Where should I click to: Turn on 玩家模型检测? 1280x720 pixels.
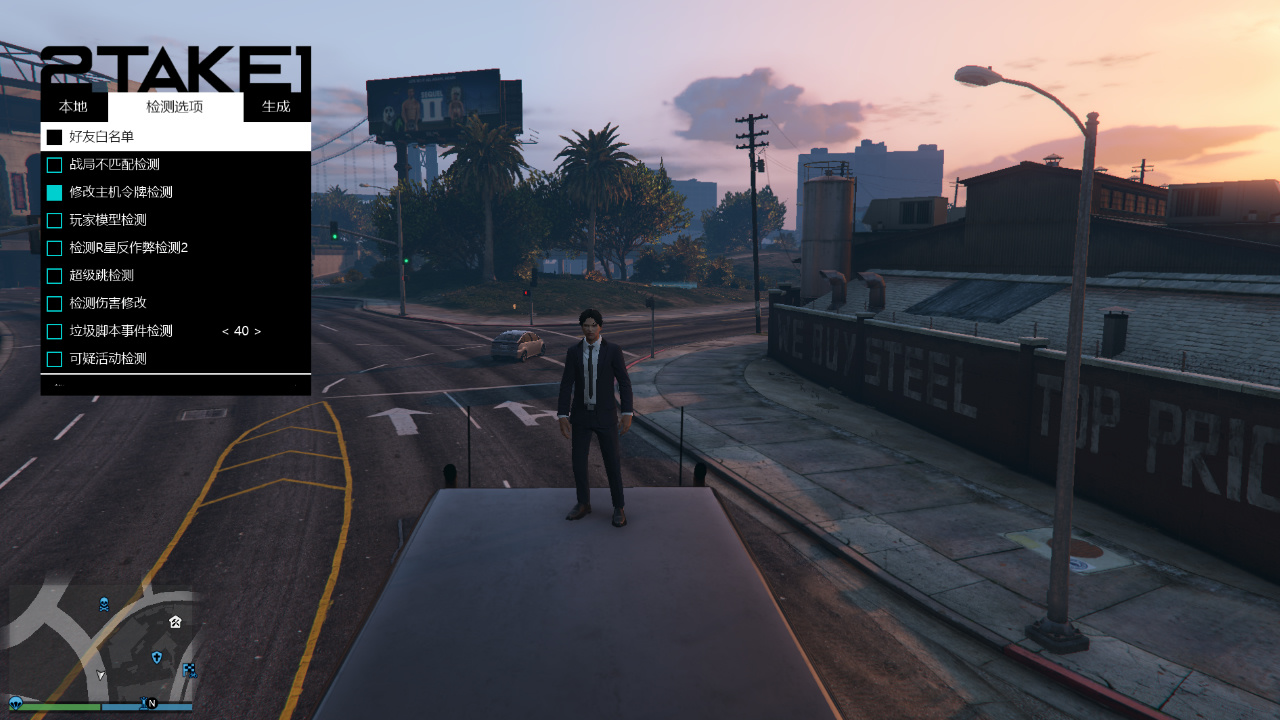(x=55, y=220)
